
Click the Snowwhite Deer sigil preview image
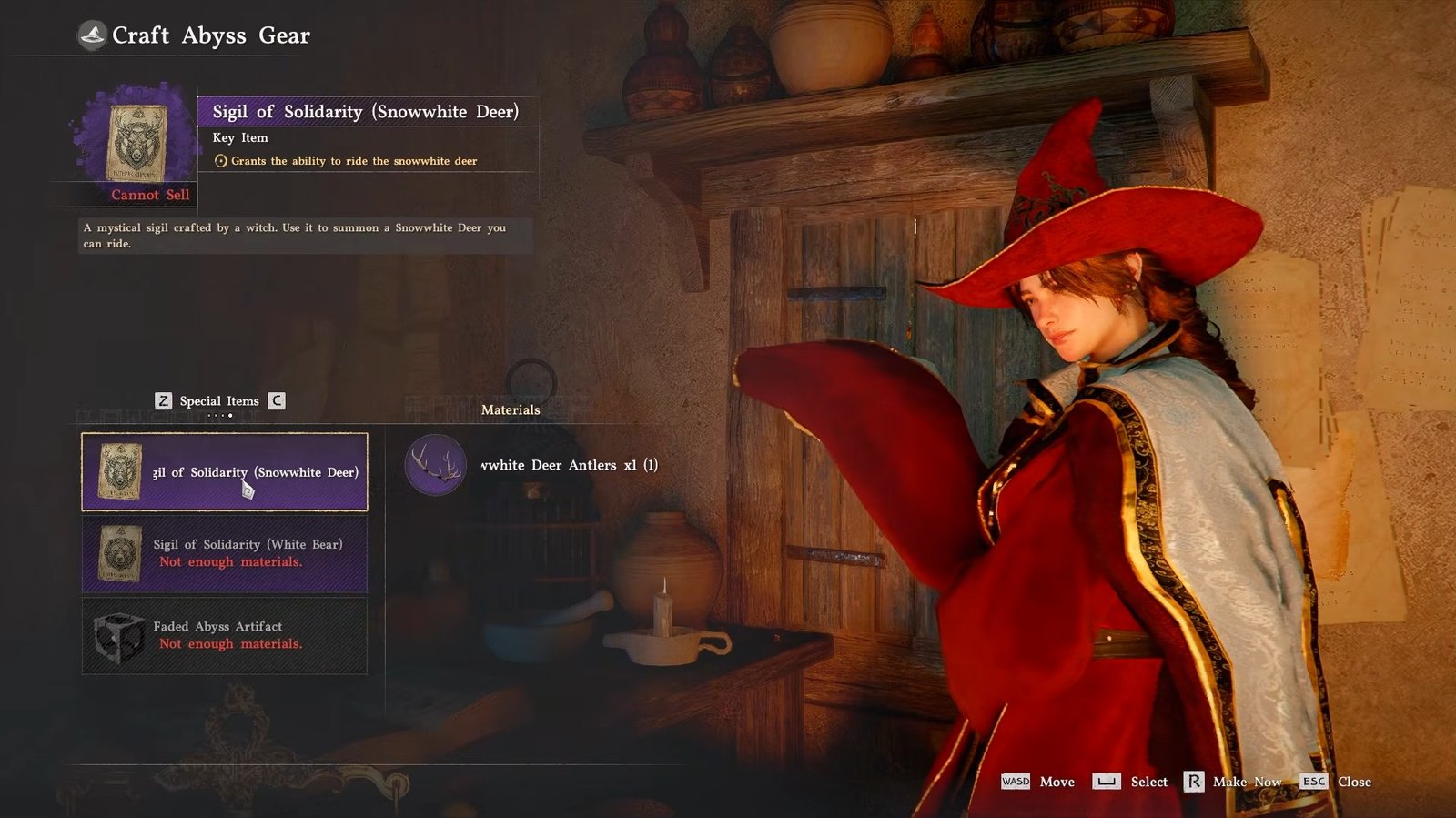tap(137, 142)
